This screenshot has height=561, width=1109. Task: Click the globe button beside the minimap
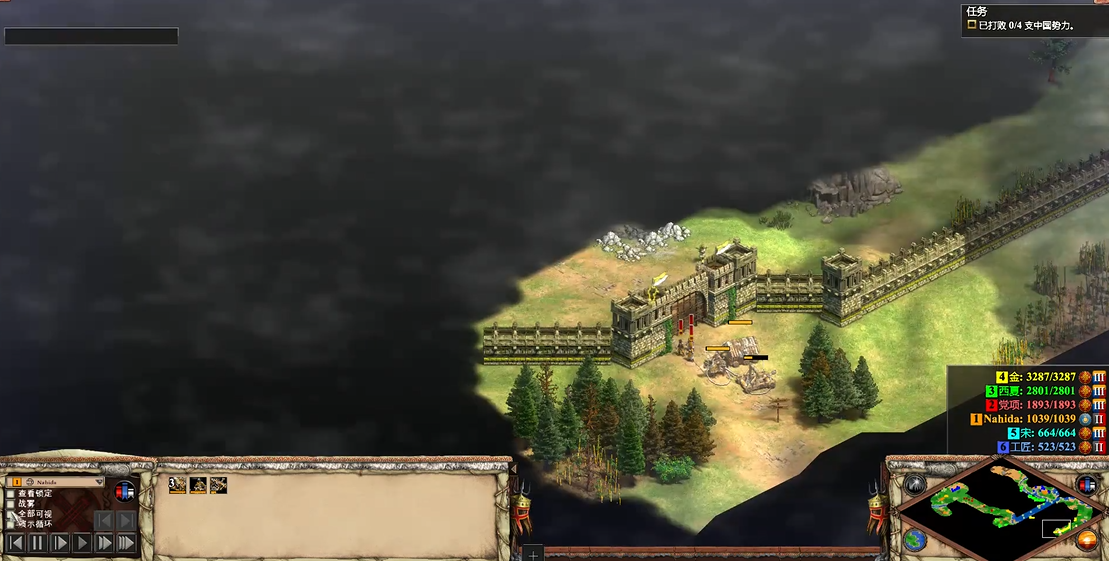coord(915,541)
